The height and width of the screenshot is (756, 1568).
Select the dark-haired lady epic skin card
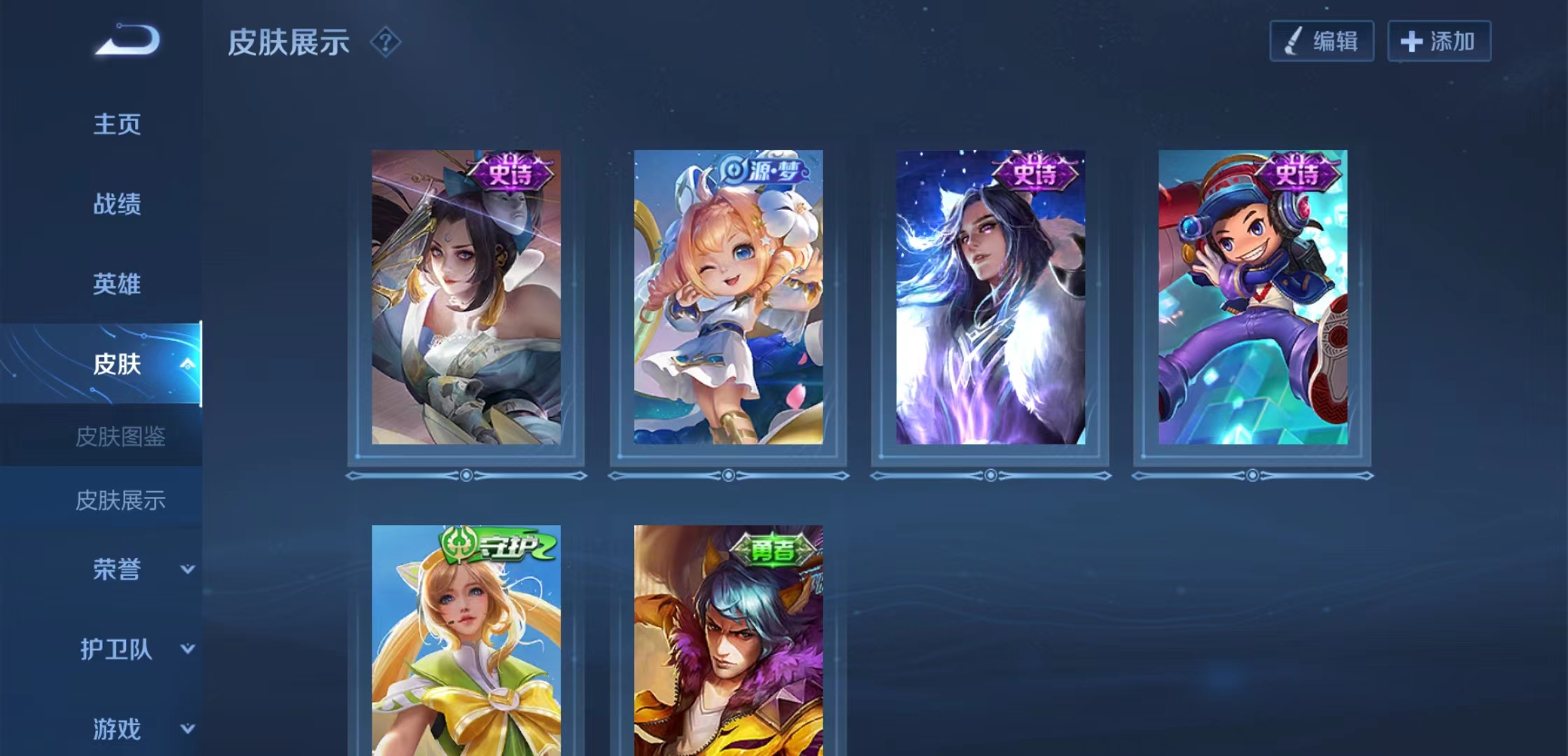coord(466,297)
